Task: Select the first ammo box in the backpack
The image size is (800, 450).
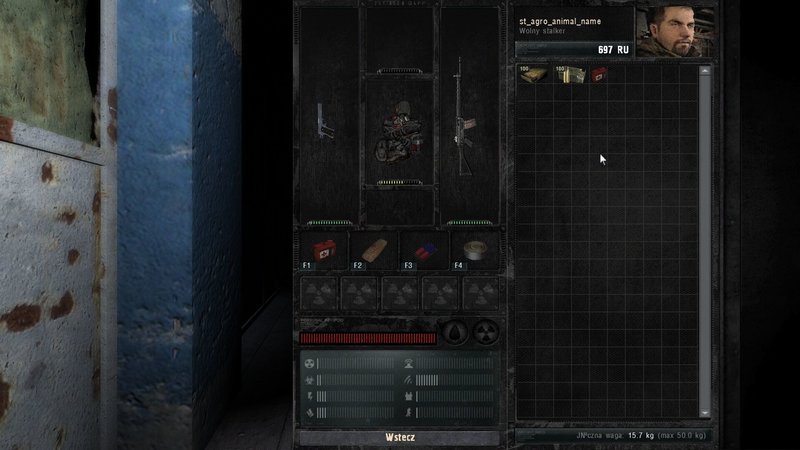Action: [x=531, y=74]
